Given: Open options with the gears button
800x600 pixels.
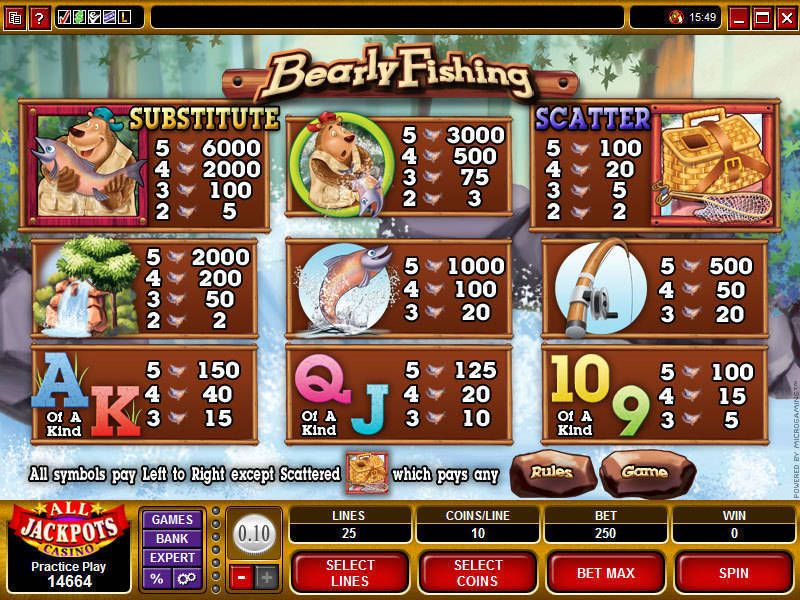Looking at the screenshot, I should (186, 578).
